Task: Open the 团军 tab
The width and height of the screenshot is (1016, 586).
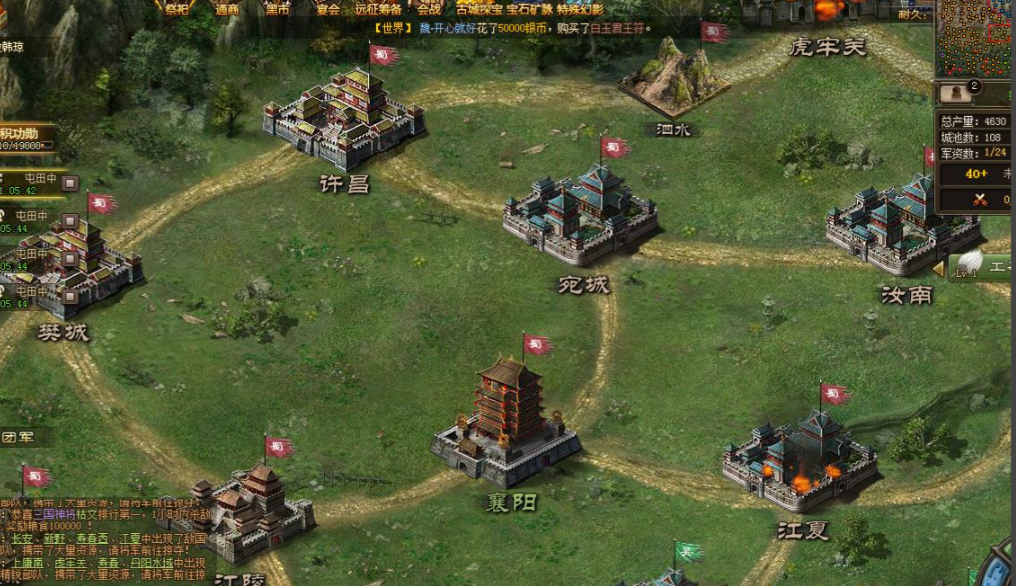Action: tap(16, 437)
